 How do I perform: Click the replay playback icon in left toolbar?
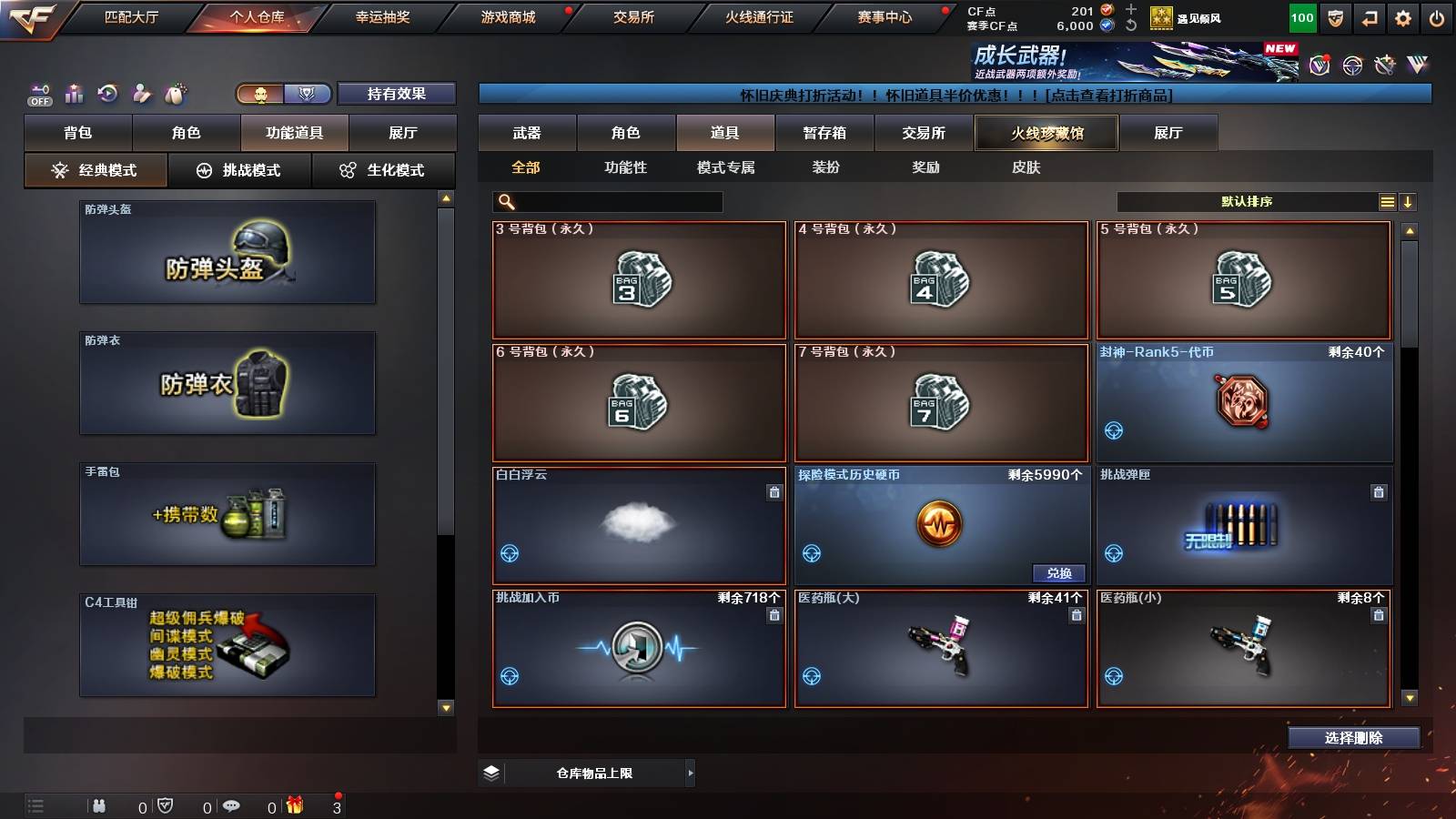(x=106, y=94)
